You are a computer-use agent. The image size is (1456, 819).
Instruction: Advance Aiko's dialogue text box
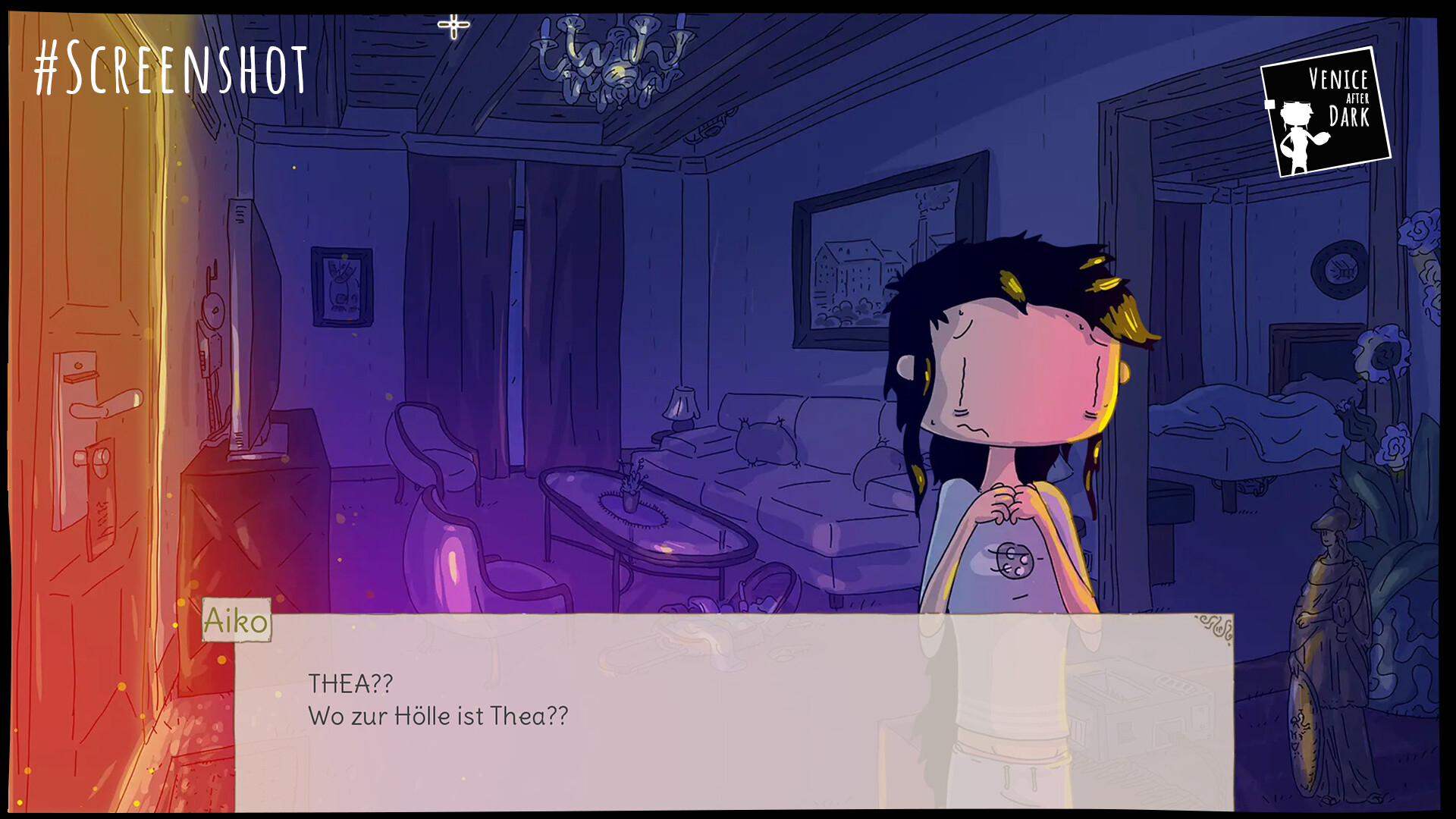point(733,711)
